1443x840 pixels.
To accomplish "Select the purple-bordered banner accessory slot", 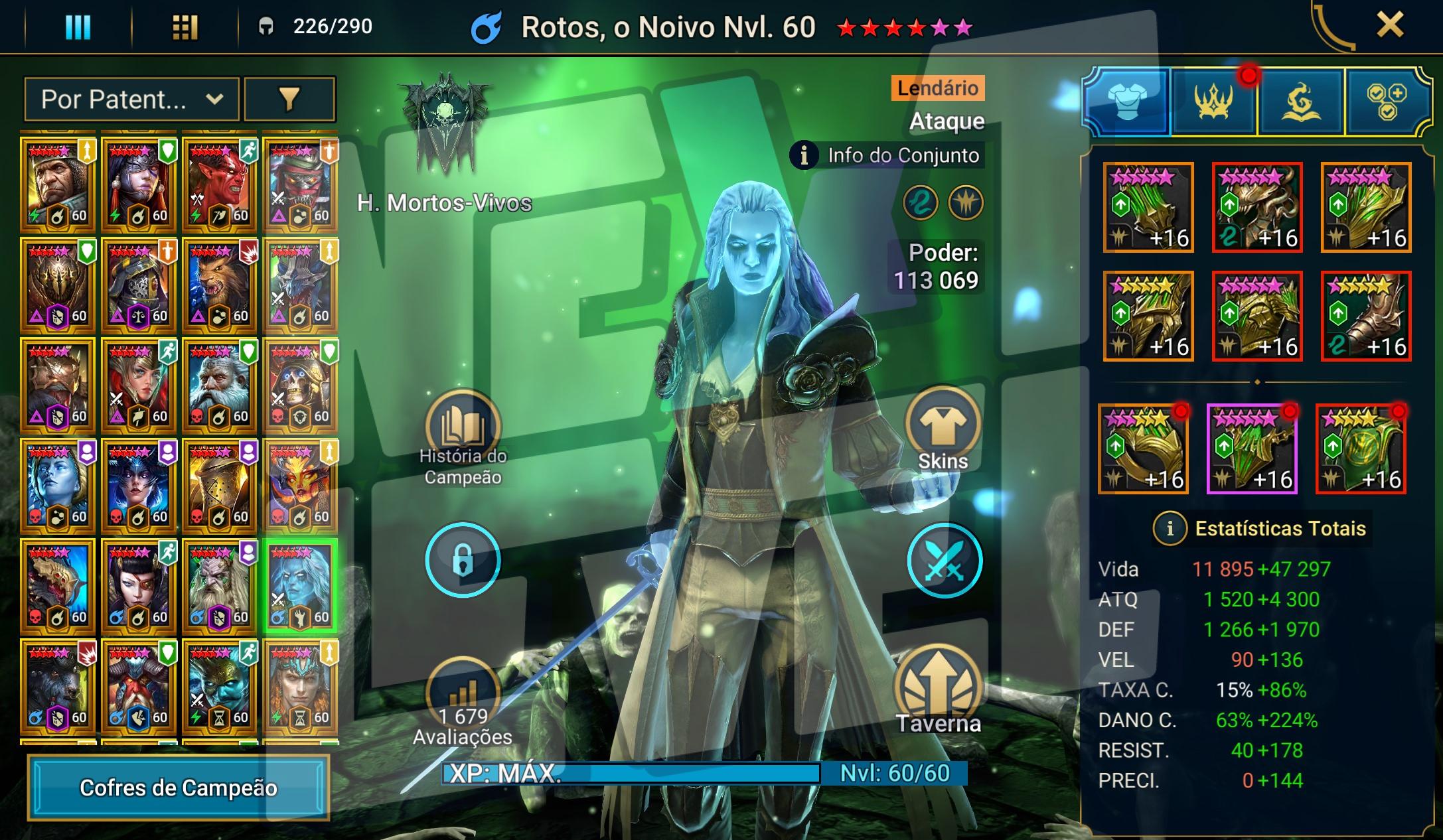I will point(1251,449).
